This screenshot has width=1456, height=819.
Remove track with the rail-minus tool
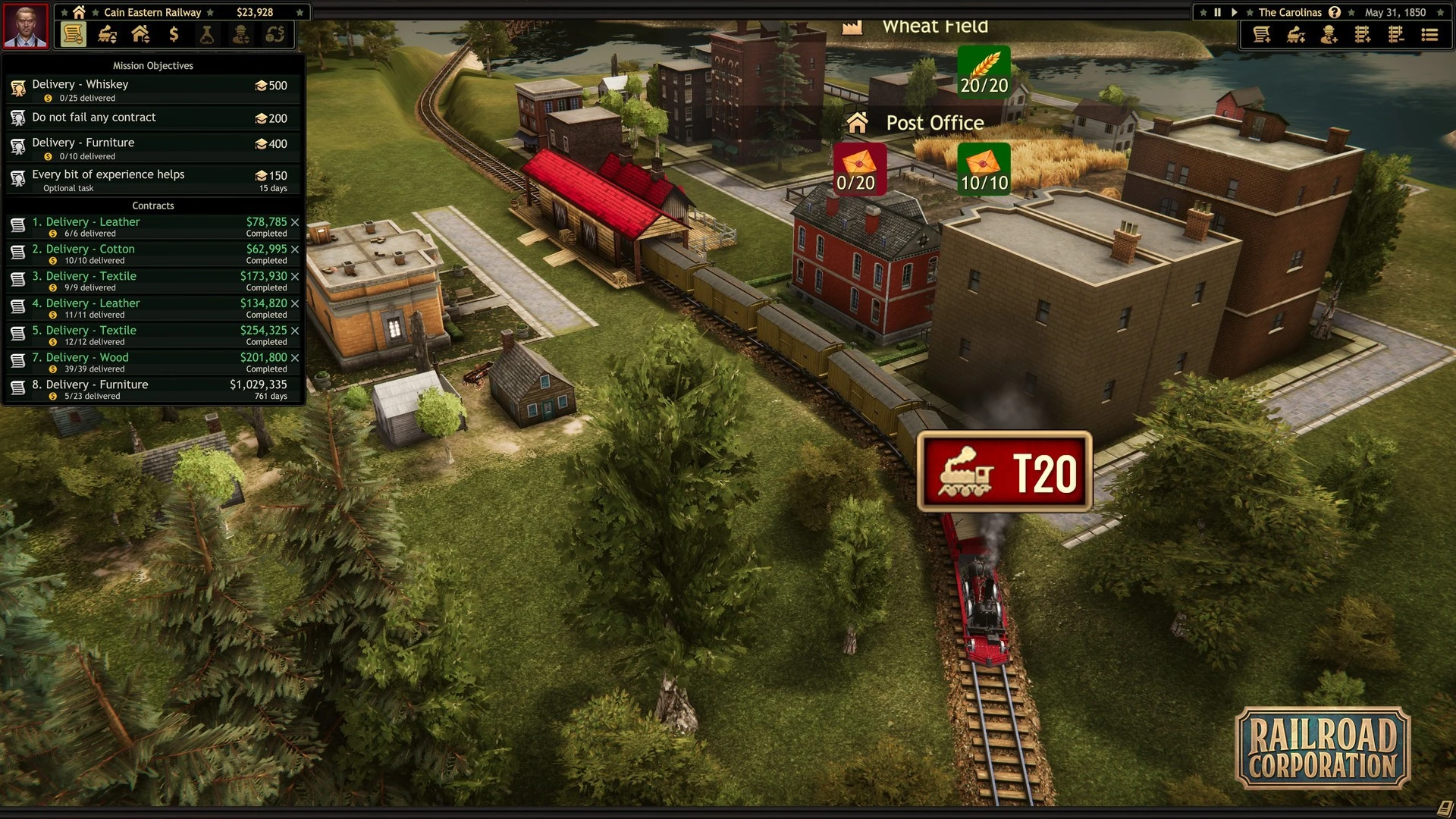[1396, 35]
